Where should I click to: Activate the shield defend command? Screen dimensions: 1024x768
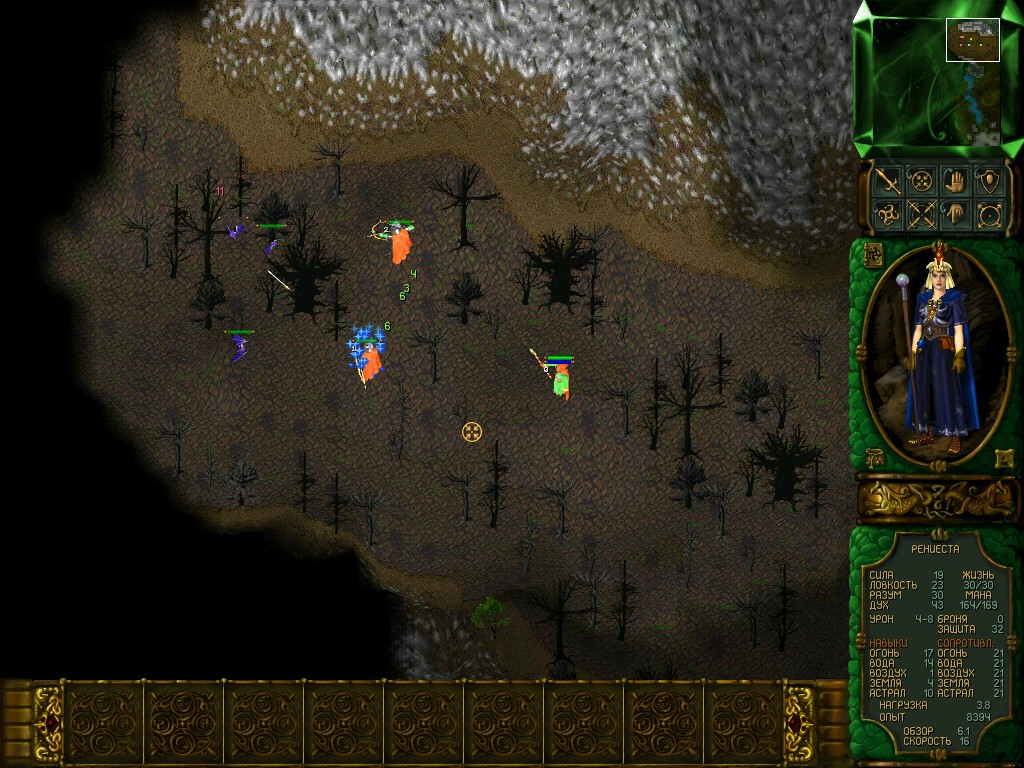(989, 181)
